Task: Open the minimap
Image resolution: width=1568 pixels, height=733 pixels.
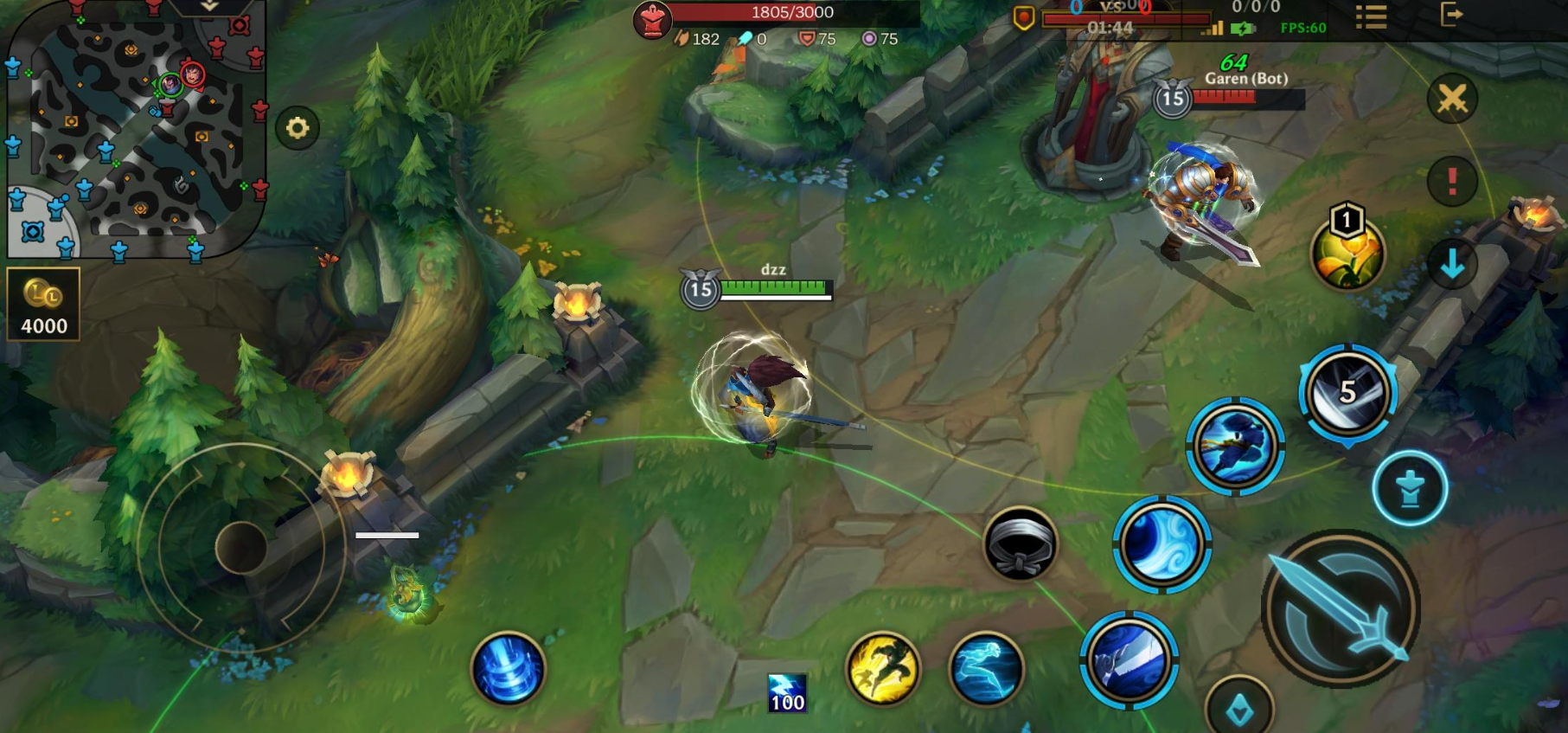Action: [x=134, y=128]
